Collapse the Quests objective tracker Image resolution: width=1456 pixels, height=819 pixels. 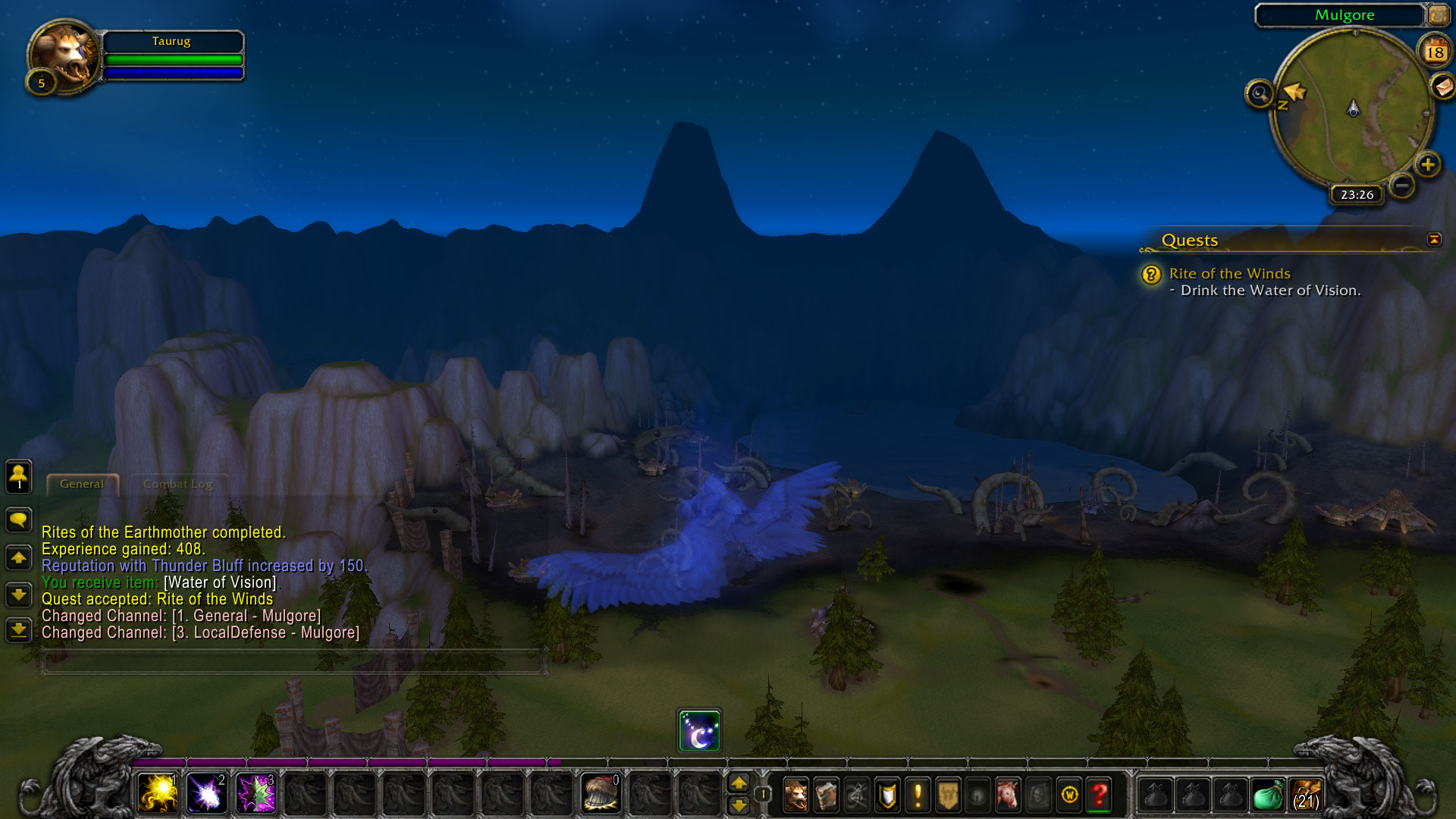click(x=1433, y=240)
